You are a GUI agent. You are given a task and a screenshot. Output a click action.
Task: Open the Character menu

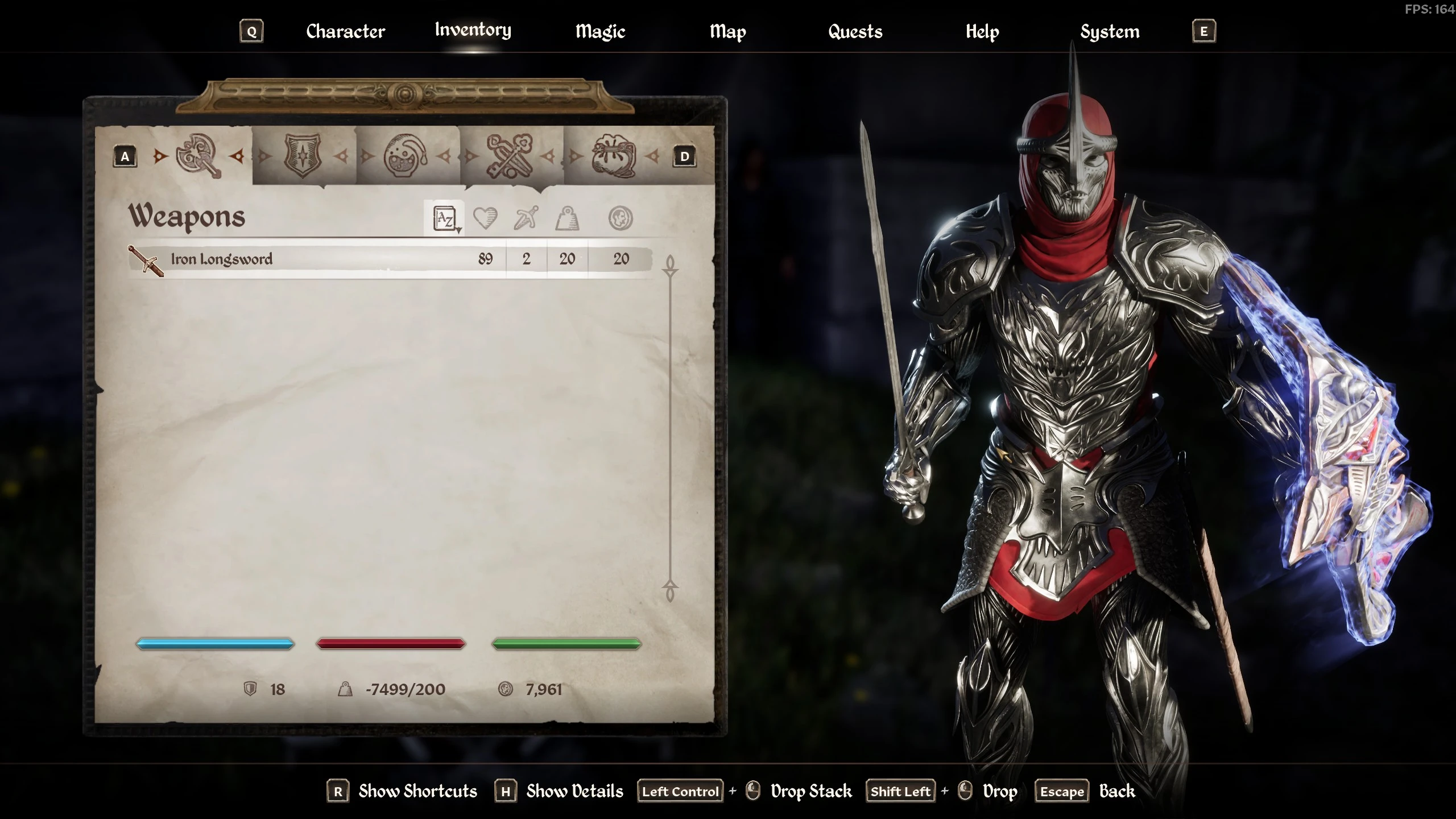coord(345,31)
